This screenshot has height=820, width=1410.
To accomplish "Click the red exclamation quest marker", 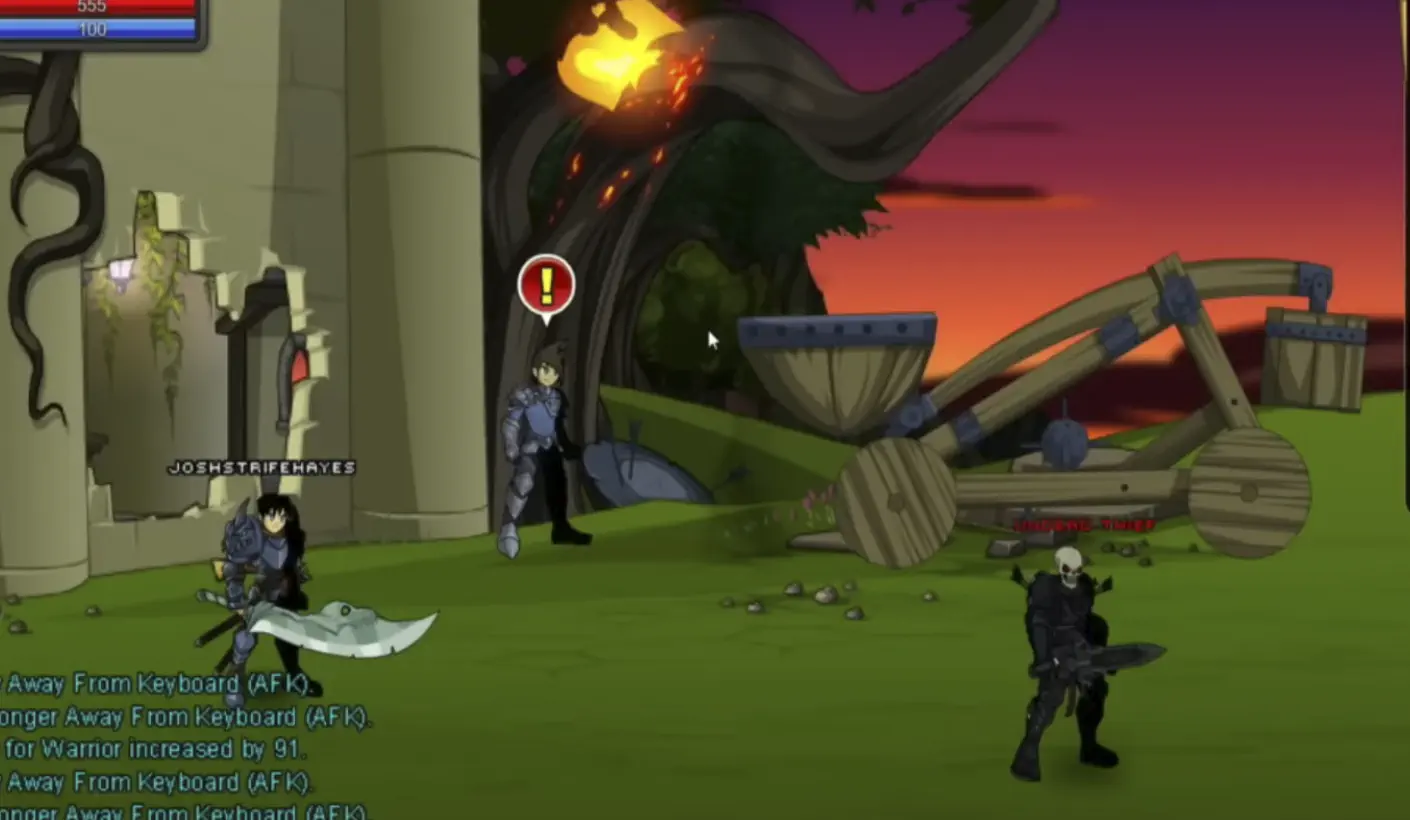I will [545, 288].
